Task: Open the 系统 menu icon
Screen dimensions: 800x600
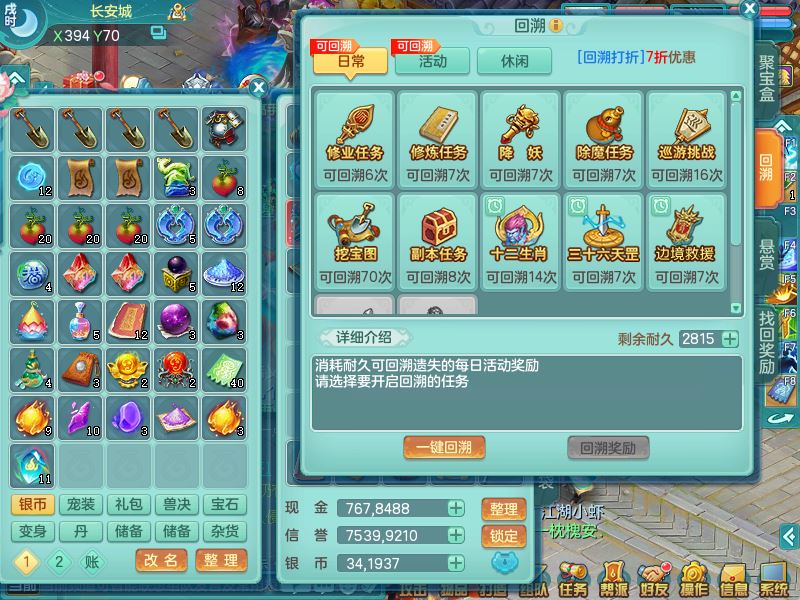Action: point(774,578)
